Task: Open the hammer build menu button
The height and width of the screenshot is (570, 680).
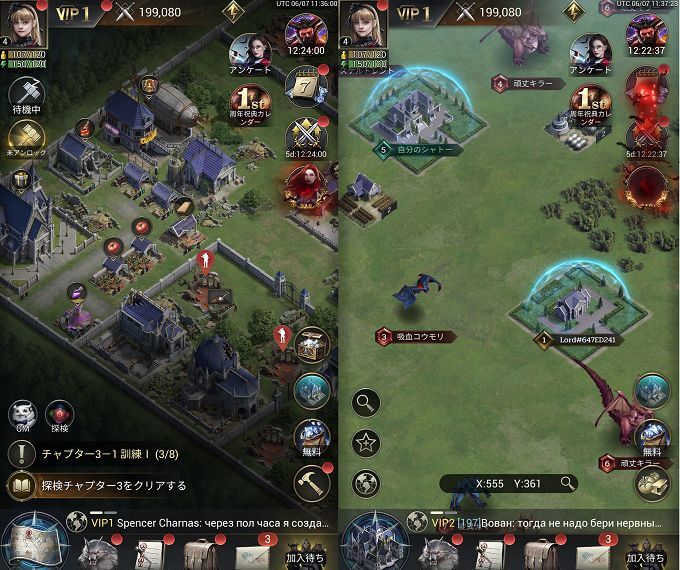Action: (x=312, y=483)
